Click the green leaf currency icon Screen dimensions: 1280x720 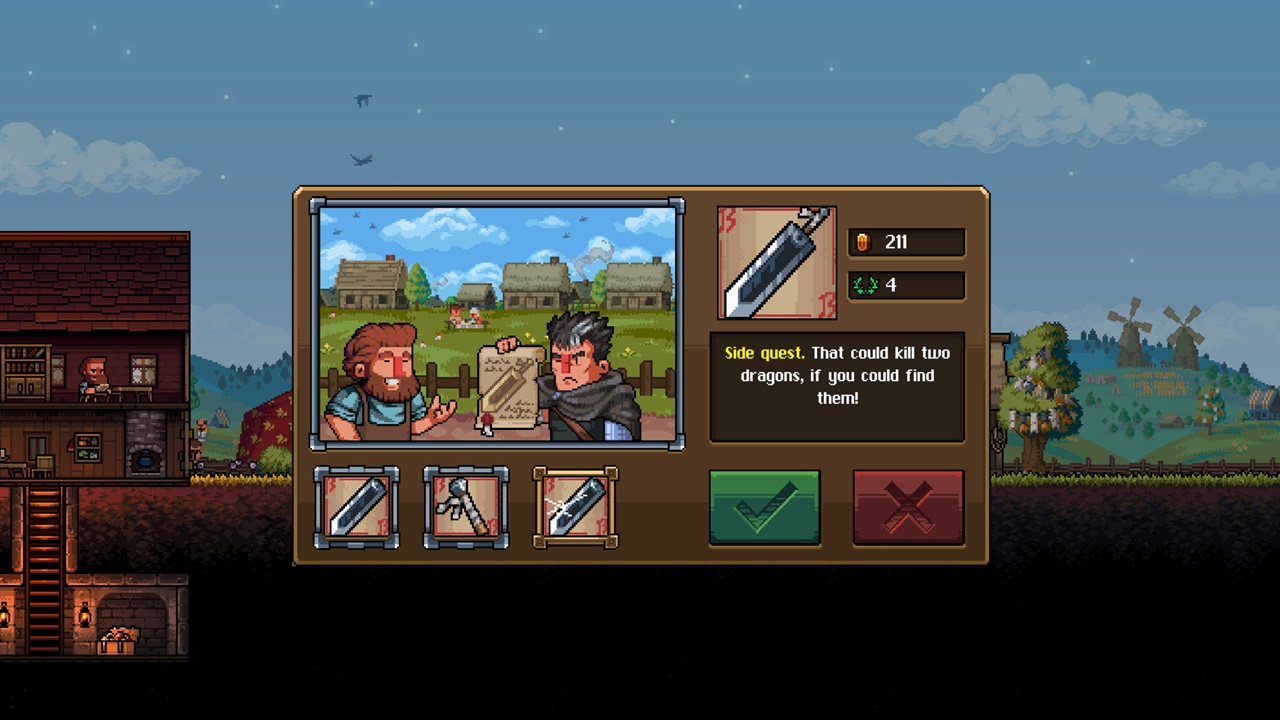[868, 285]
